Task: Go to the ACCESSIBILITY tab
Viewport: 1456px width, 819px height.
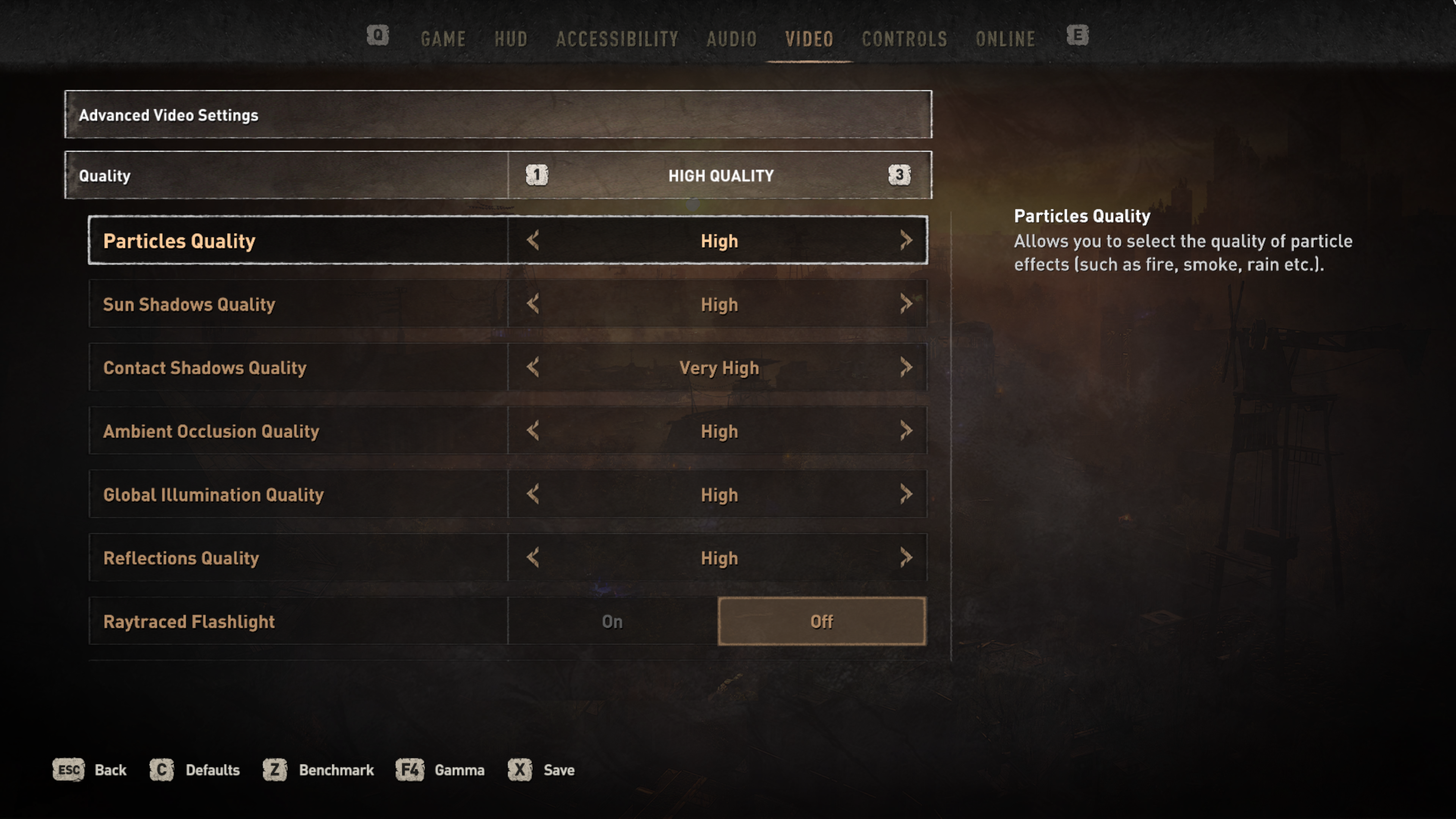Action: (617, 39)
